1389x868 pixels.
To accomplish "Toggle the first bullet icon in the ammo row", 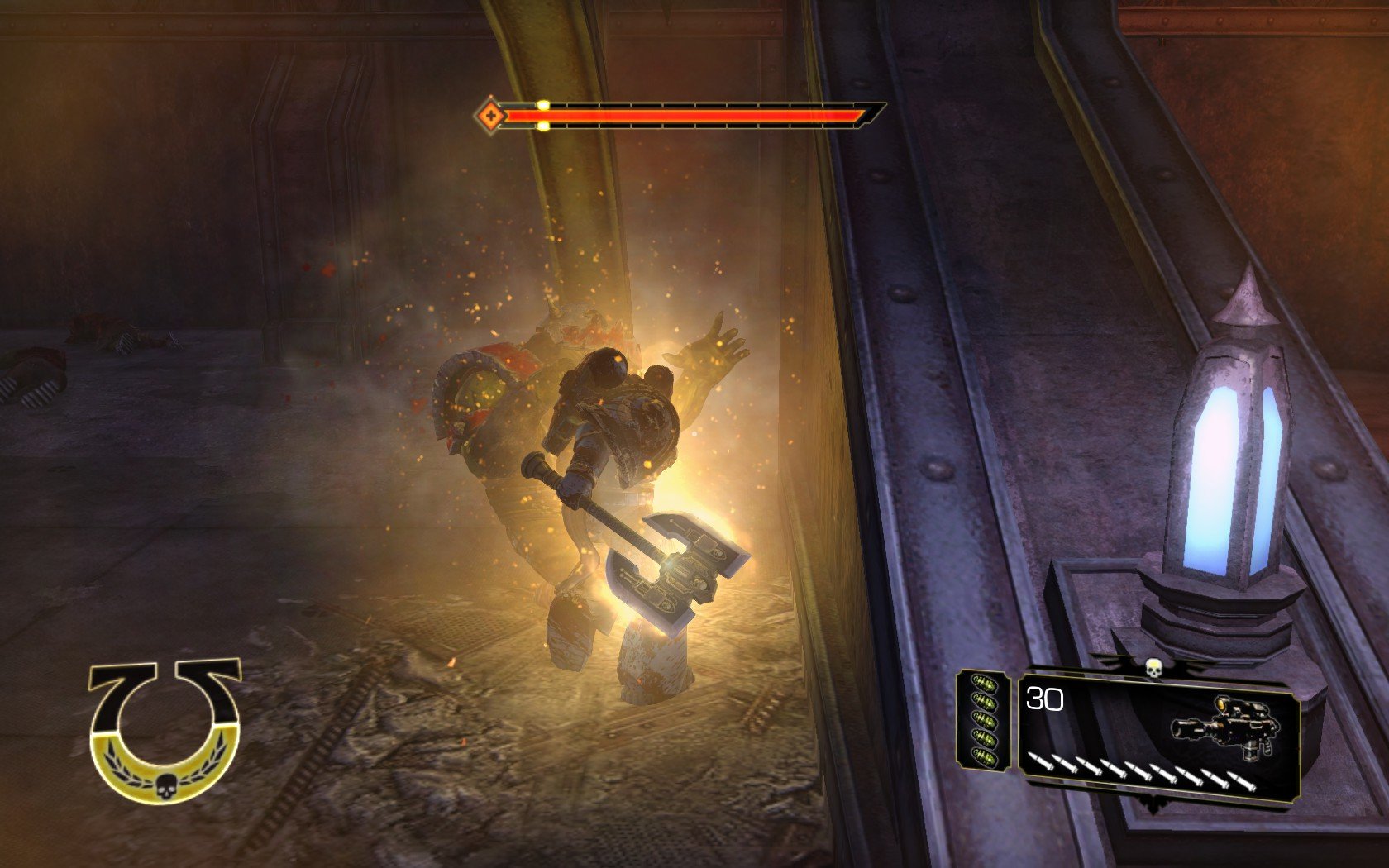I will (1039, 762).
